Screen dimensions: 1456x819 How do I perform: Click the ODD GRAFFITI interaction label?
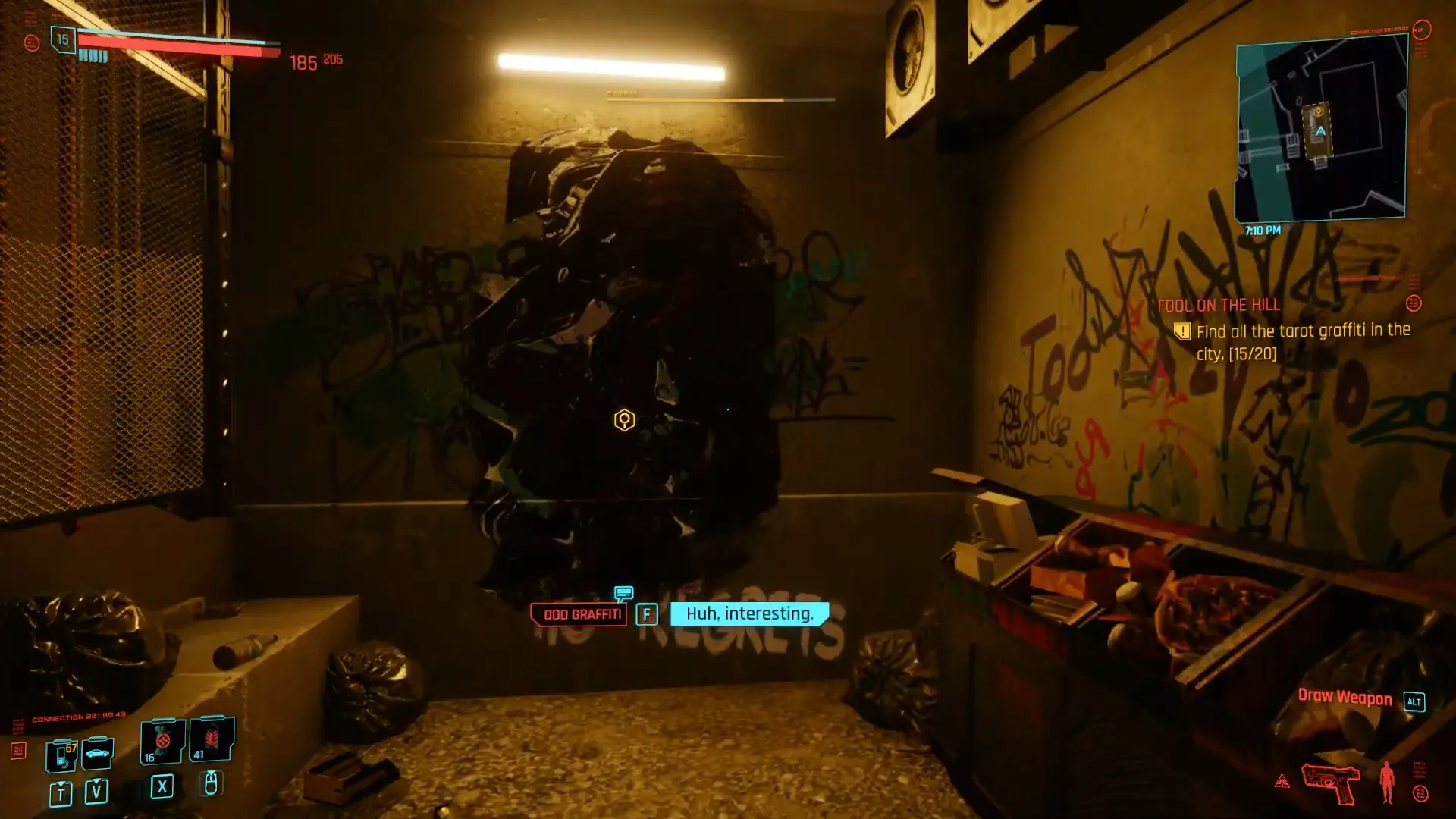[579, 615]
